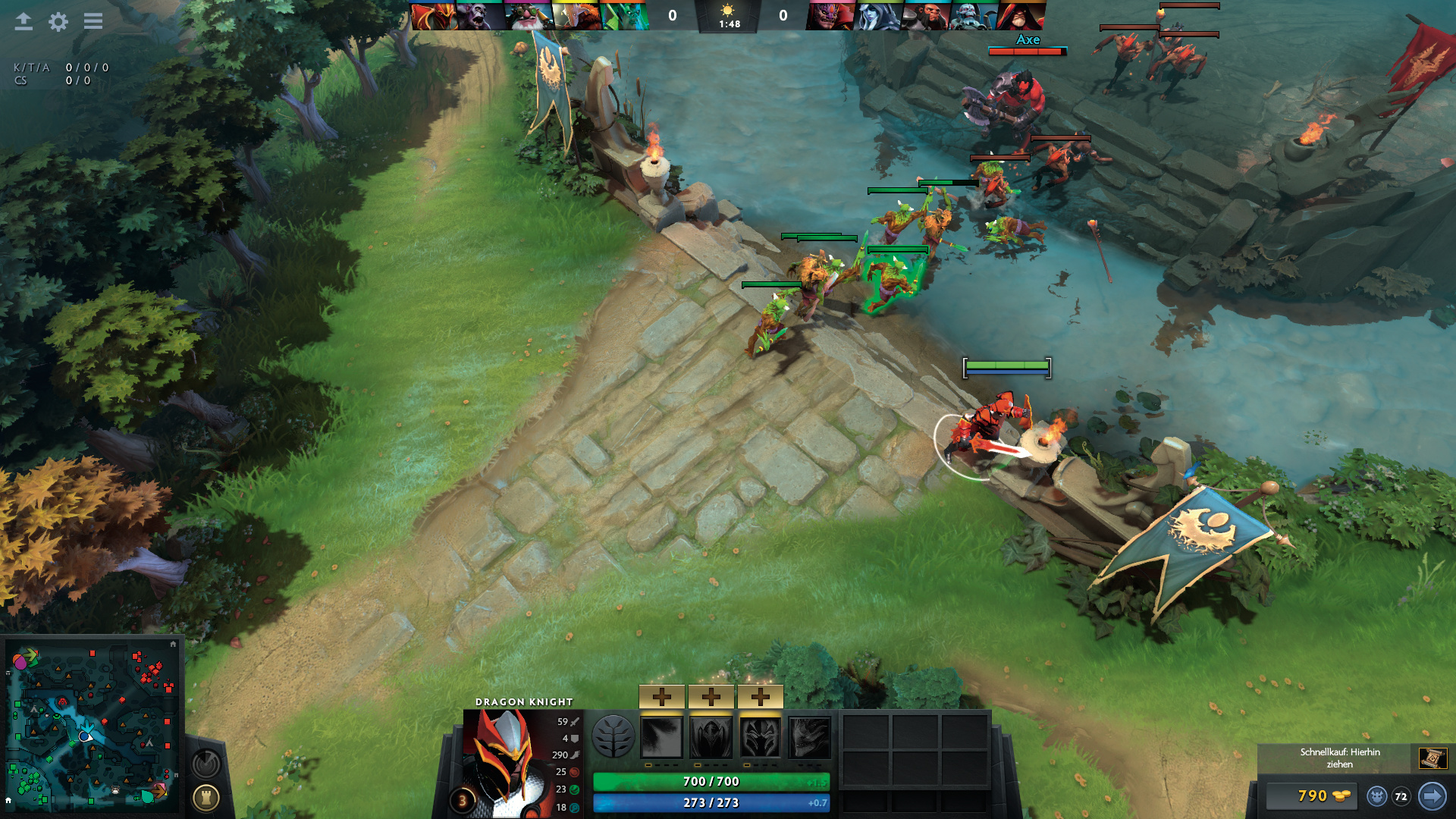Click the town portal scroll quickbuy item
Image resolution: width=1456 pixels, height=819 pixels.
tap(1432, 758)
